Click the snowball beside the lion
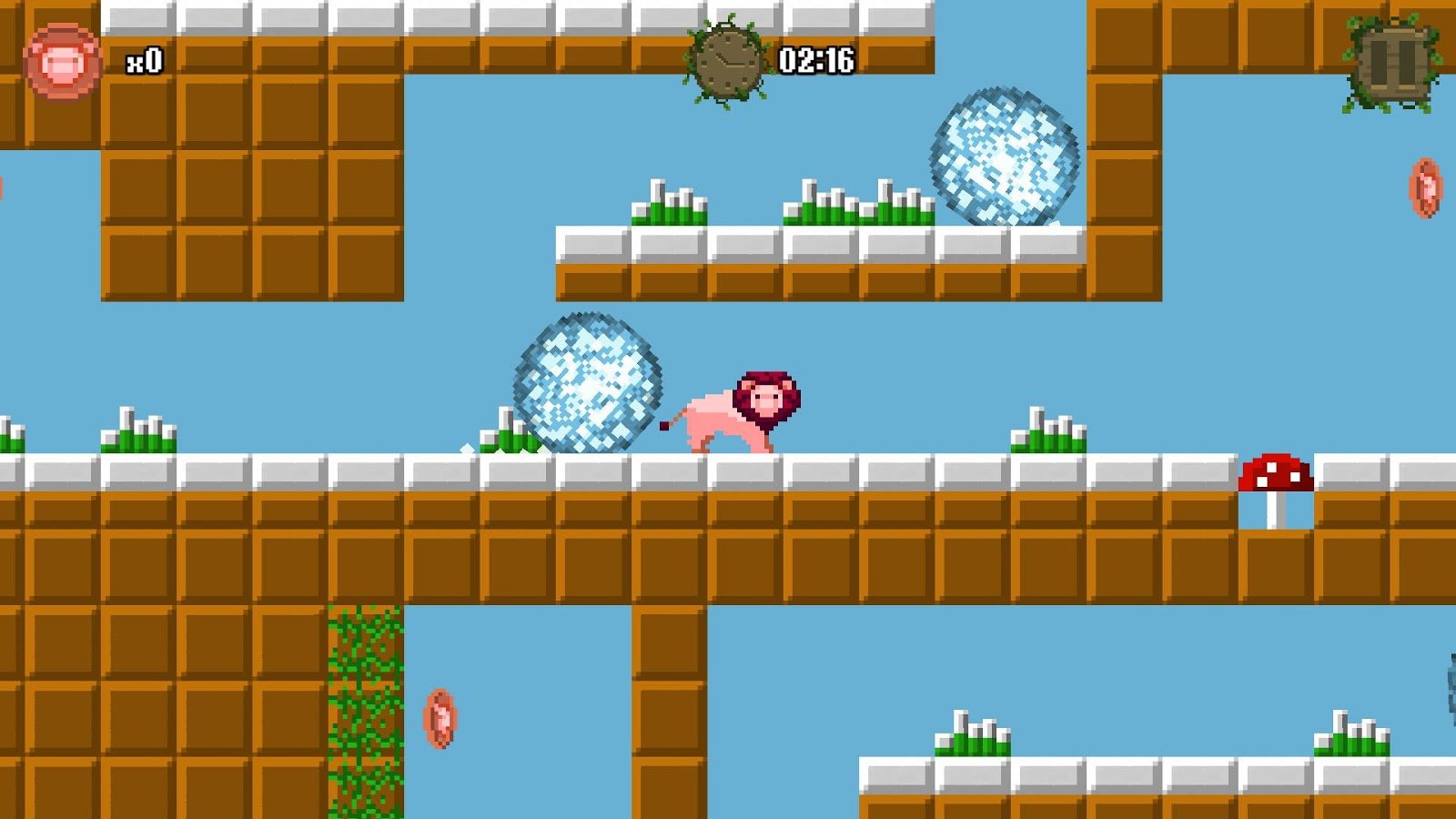This screenshot has height=819, width=1456. (587, 382)
